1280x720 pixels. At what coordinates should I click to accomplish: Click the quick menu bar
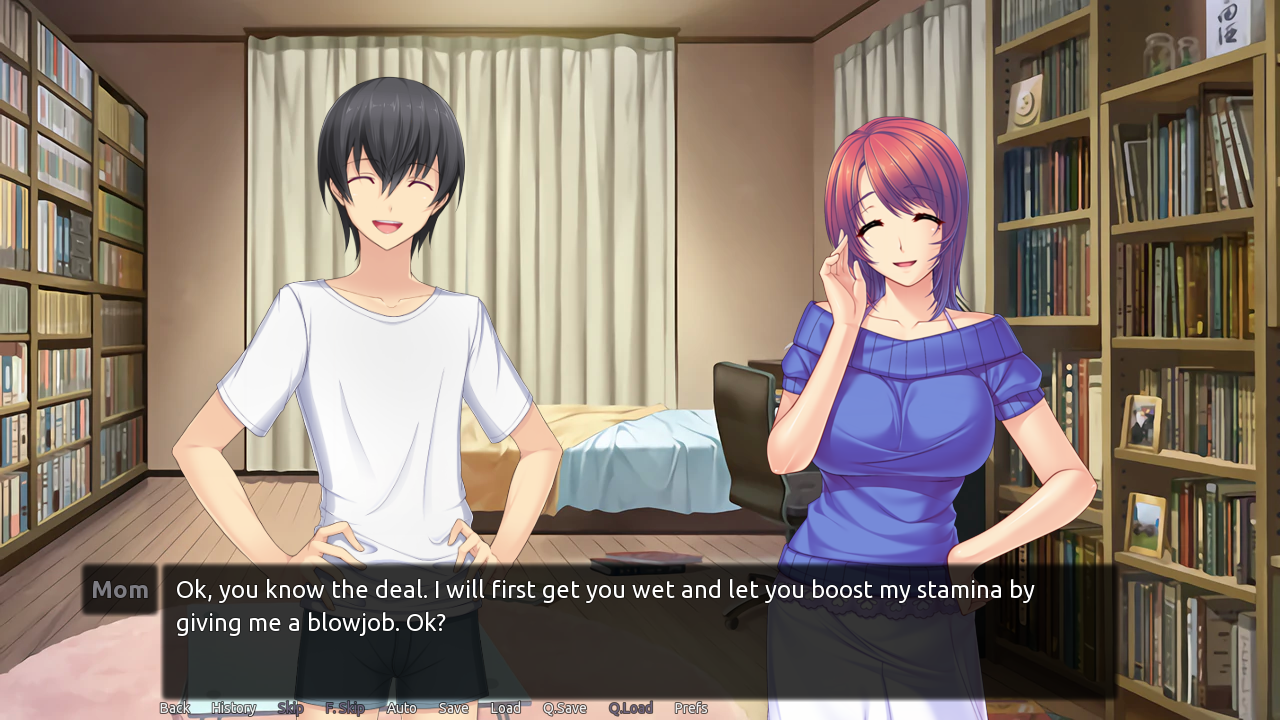tap(430, 708)
